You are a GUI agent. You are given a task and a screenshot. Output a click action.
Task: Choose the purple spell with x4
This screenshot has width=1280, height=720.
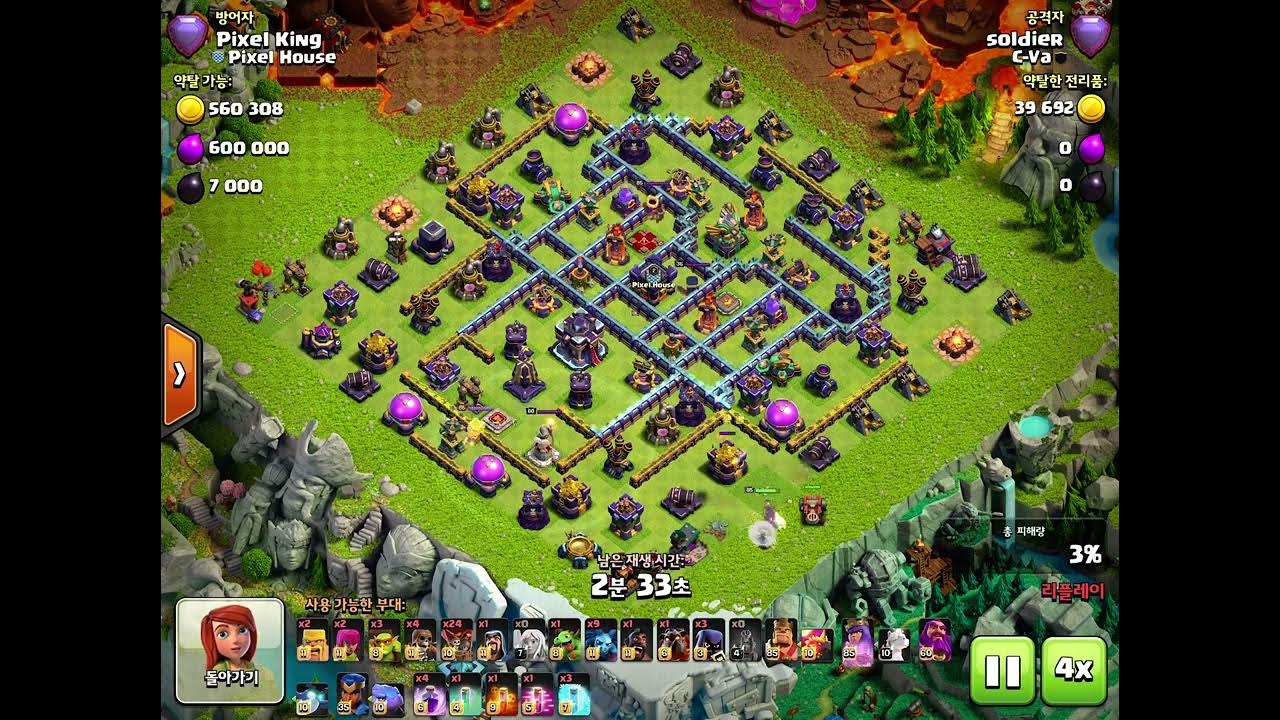pyautogui.click(x=429, y=694)
